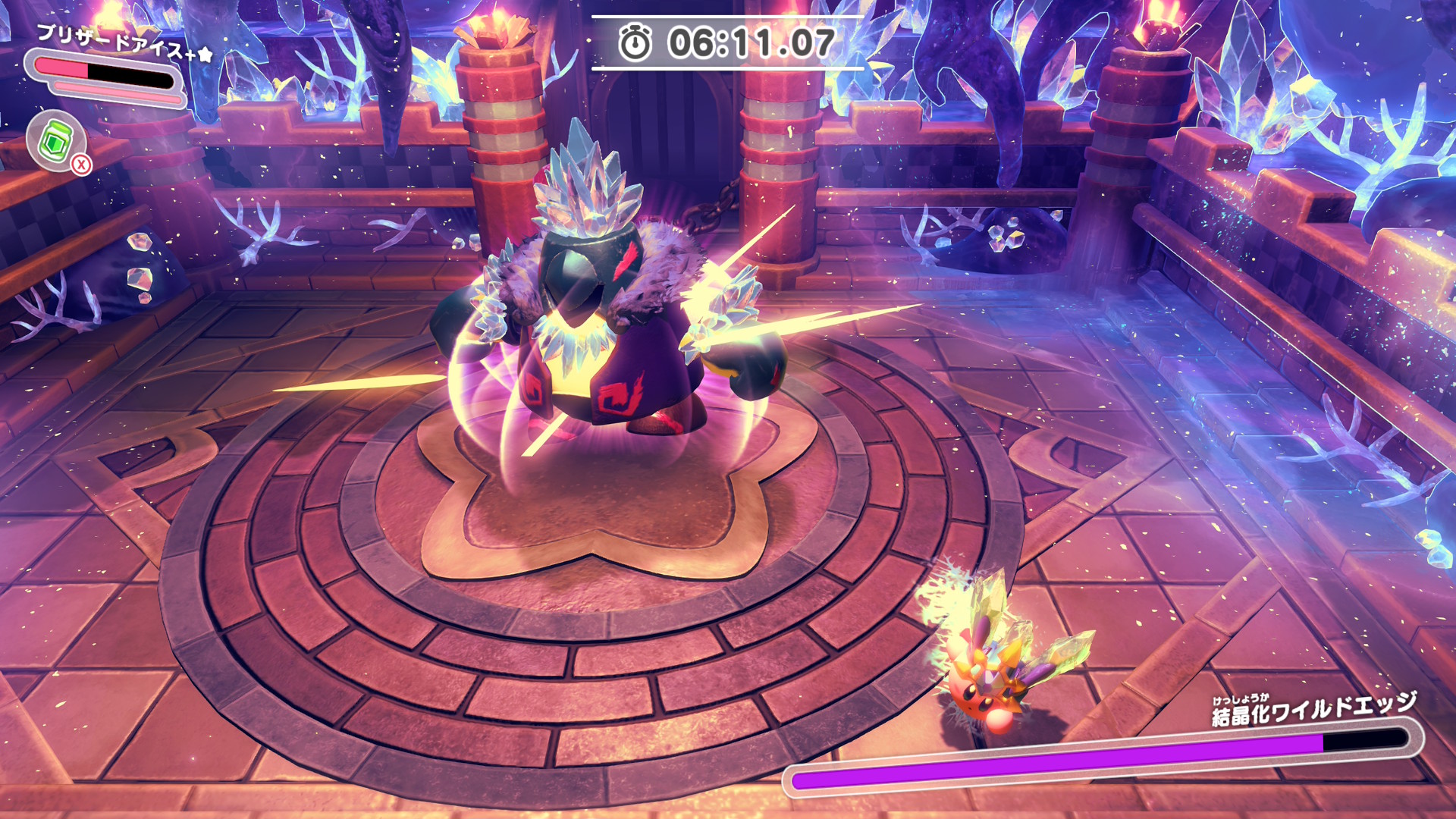The width and height of the screenshot is (1456, 819).
Task: Use the stored green item jar
Action: click(56, 140)
